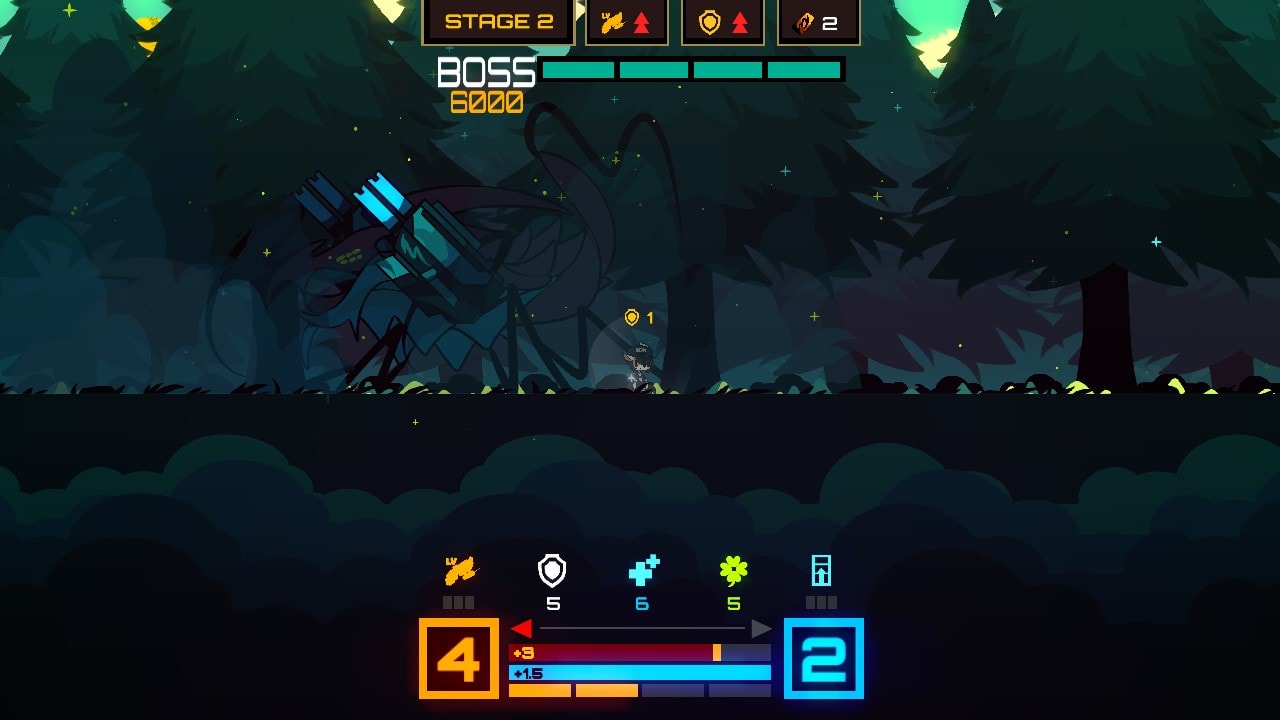Open the STAGE 2 banner
This screenshot has height=720, width=1280.
498,20
